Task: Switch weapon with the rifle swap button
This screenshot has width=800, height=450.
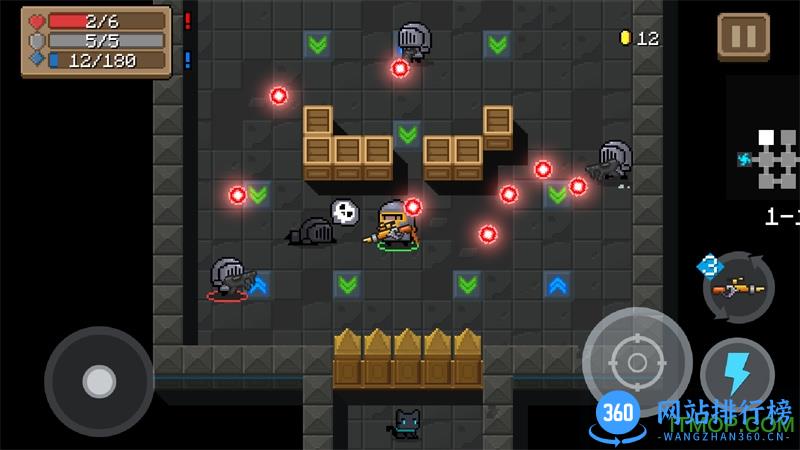Action: click(738, 288)
